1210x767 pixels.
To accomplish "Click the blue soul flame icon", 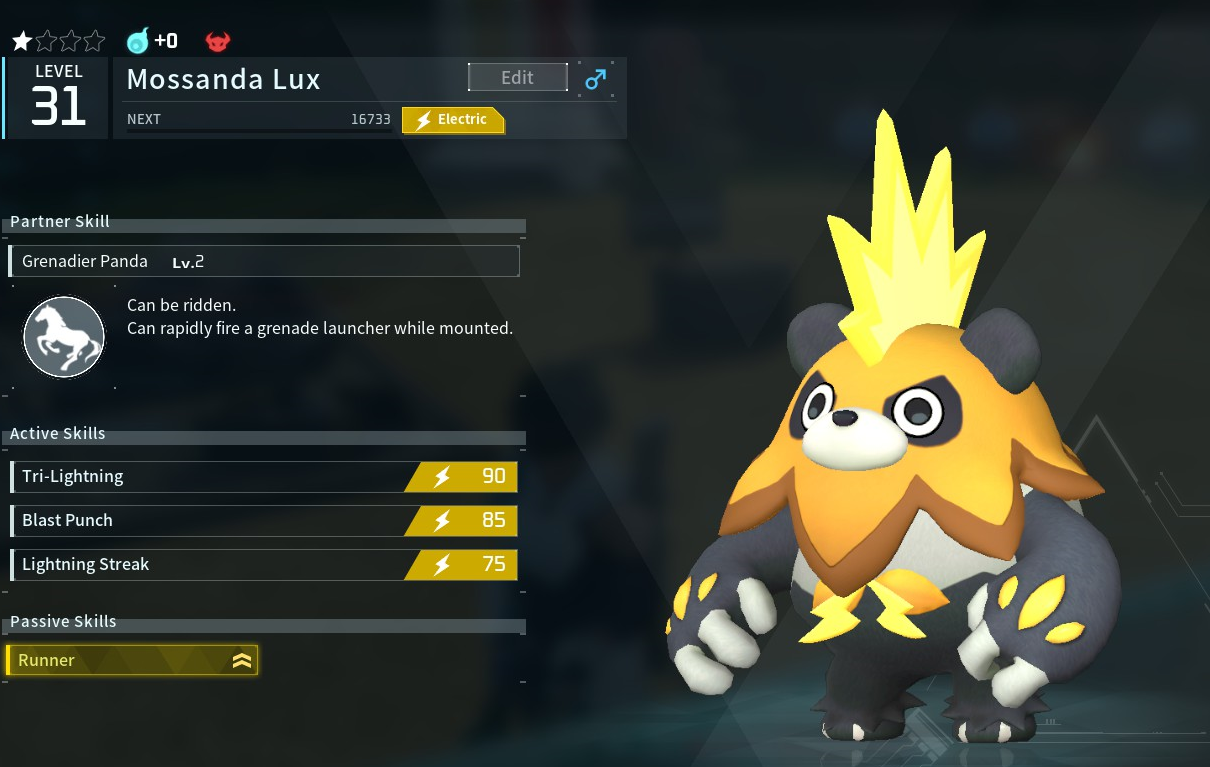I will [x=137, y=41].
